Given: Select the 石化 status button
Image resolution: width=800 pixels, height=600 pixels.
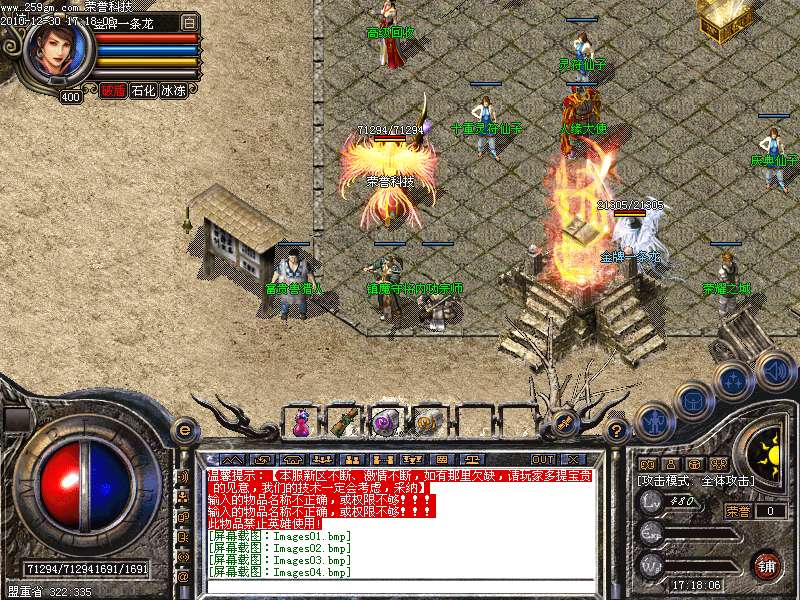Looking at the screenshot, I should [x=143, y=91].
